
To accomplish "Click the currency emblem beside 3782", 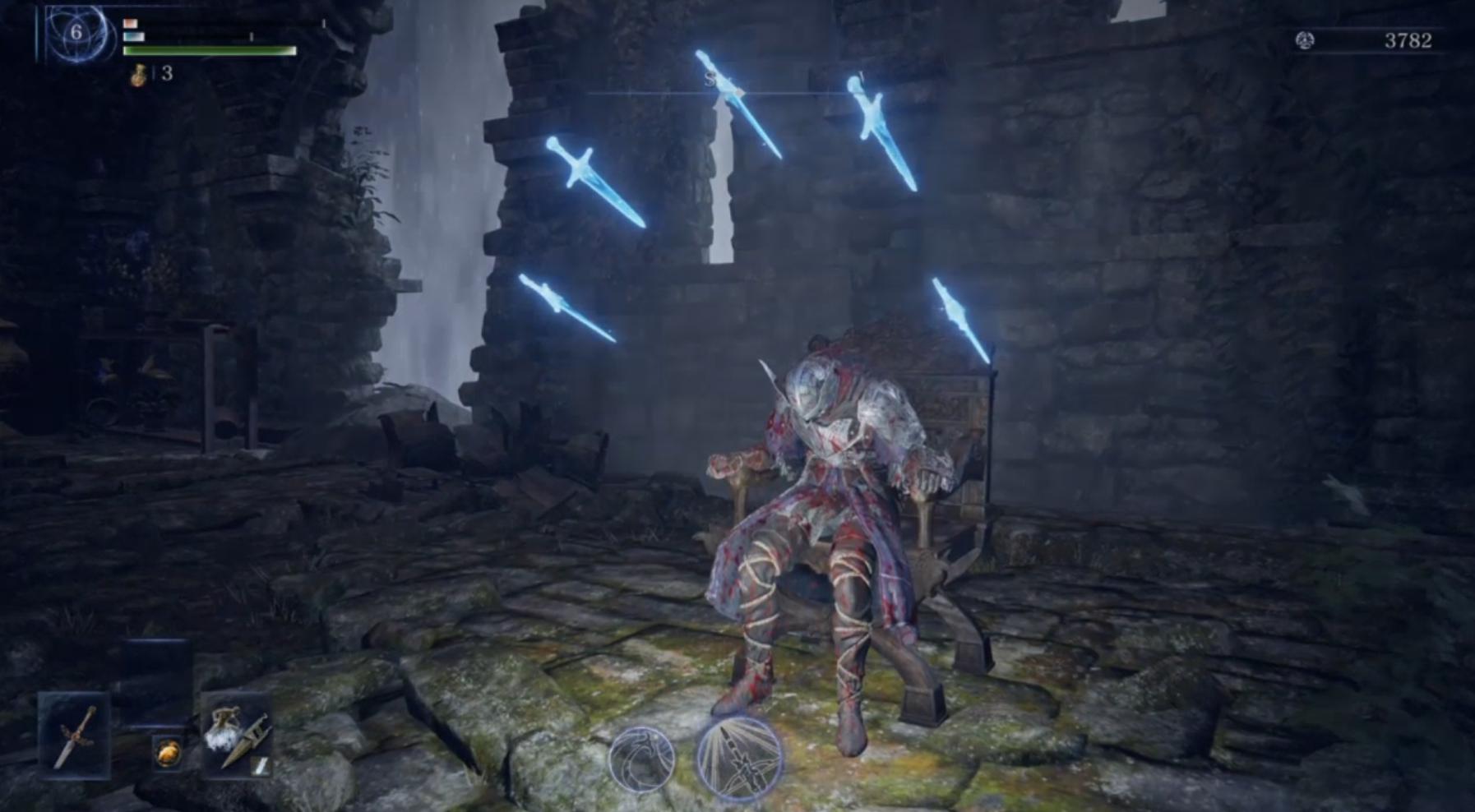I will tap(1304, 40).
